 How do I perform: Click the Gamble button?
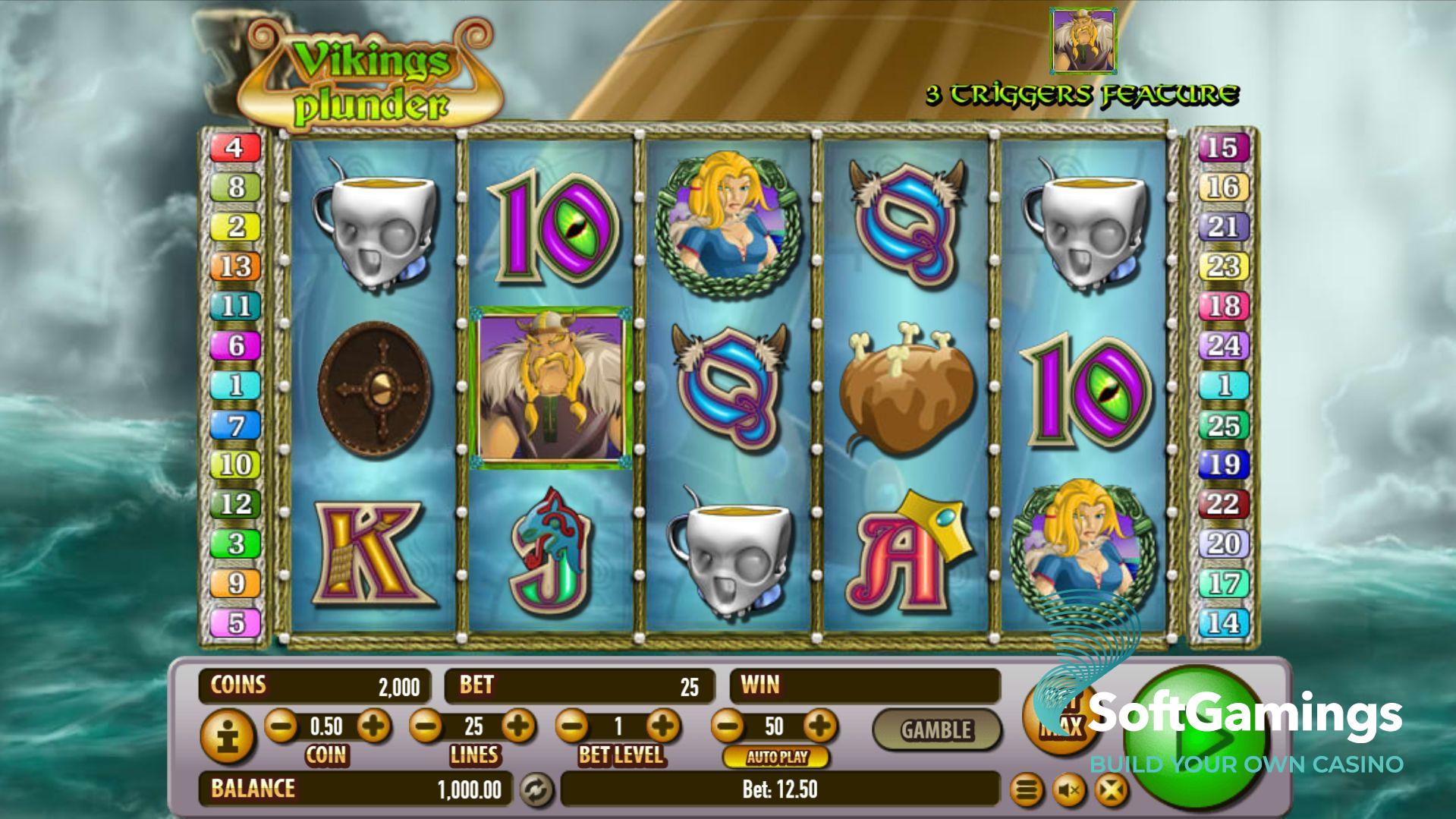point(936,730)
